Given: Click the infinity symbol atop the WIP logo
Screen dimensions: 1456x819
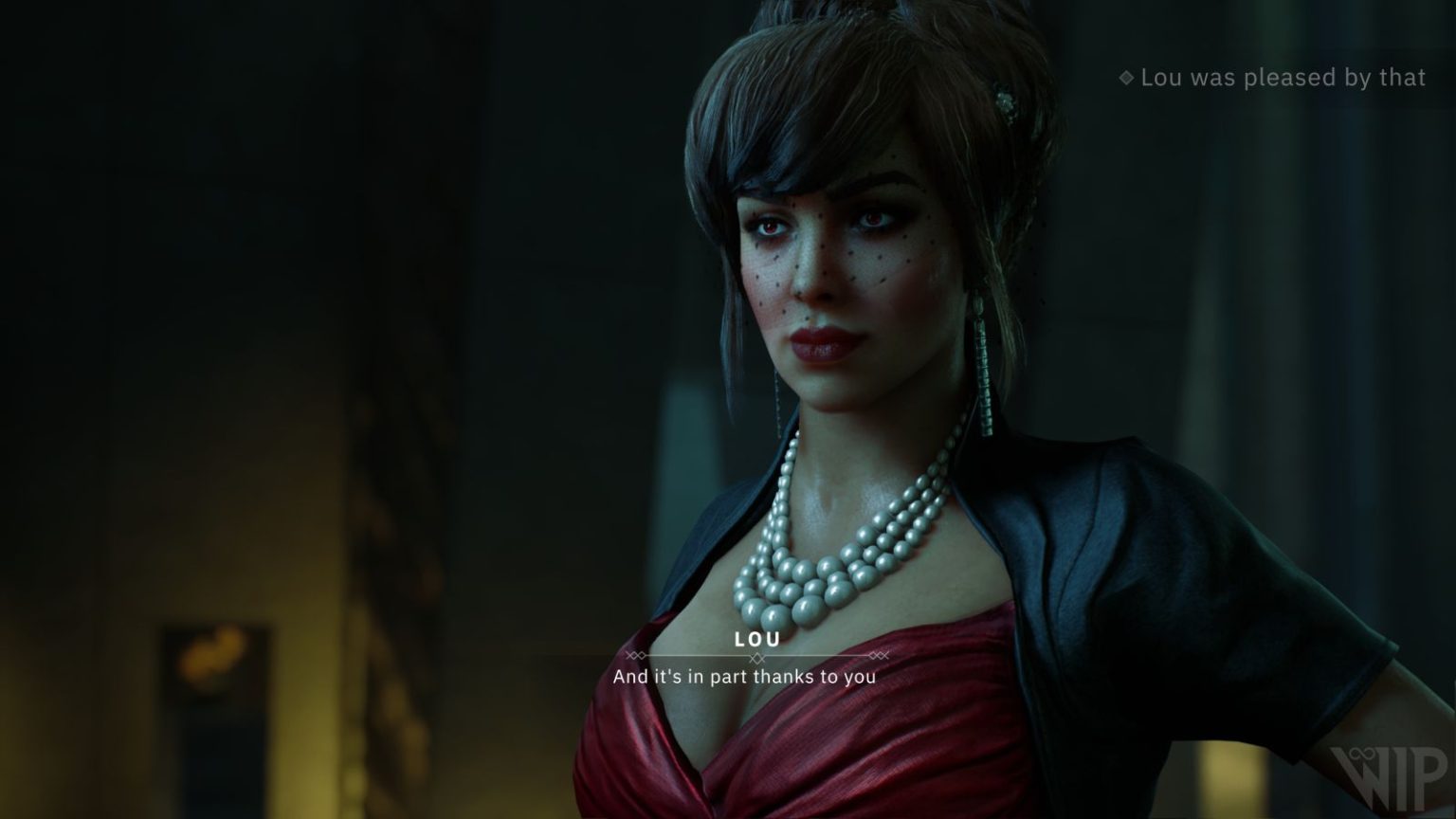Looking at the screenshot, I should [x=1362, y=754].
